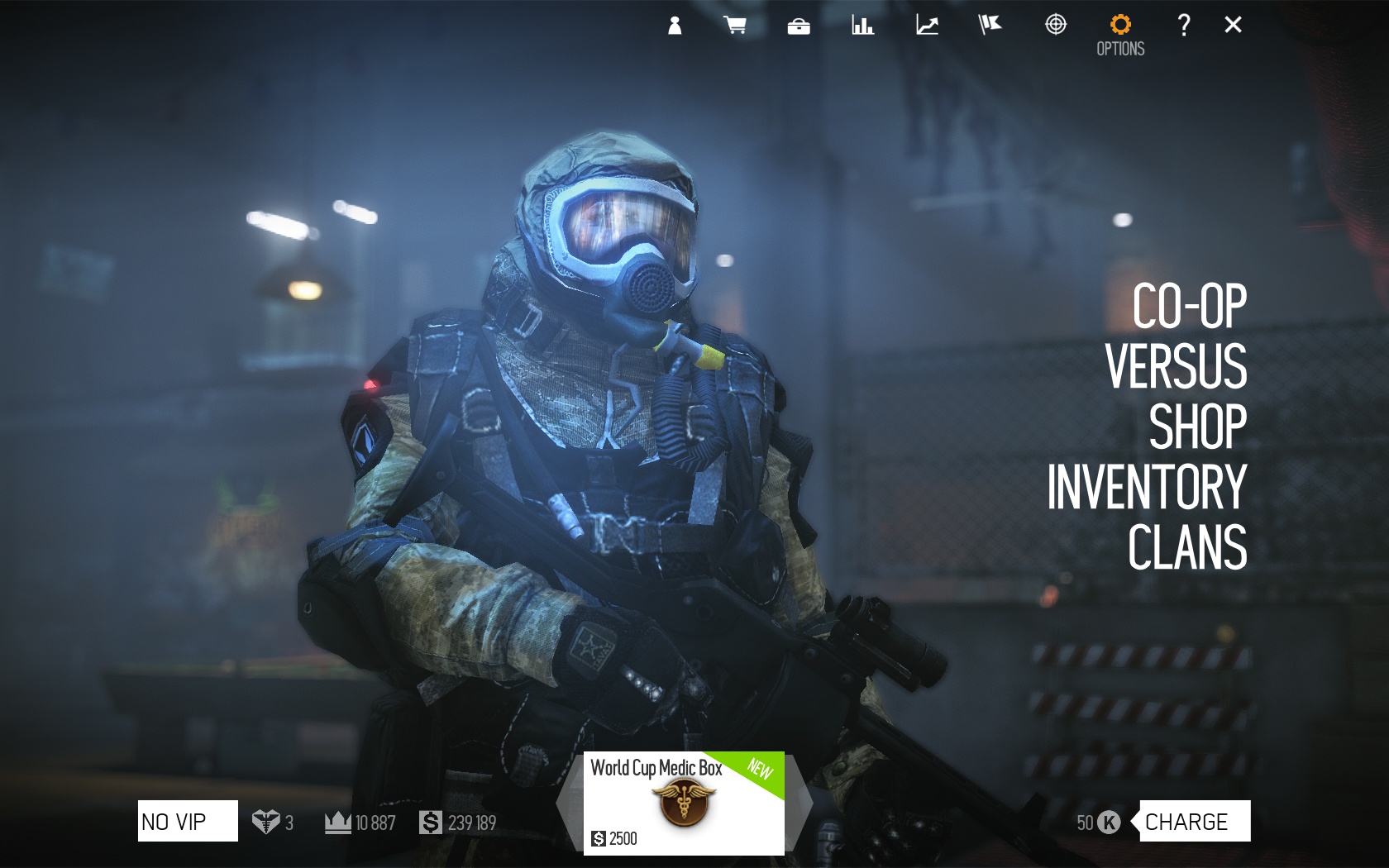Screen dimensions: 1389x868
Task: Open the Options gear icon
Action: (1120, 26)
